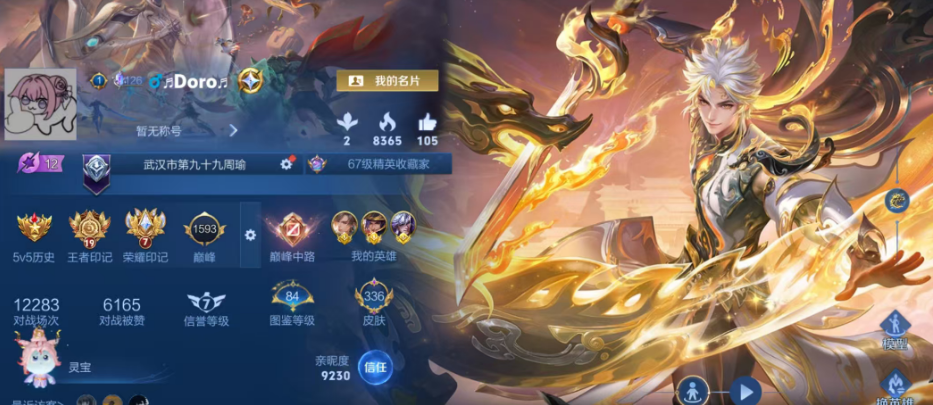Image resolution: width=933 pixels, height=405 pixels.
Task: Click the blue 信任 trust button
Action: (x=374, y=367)
